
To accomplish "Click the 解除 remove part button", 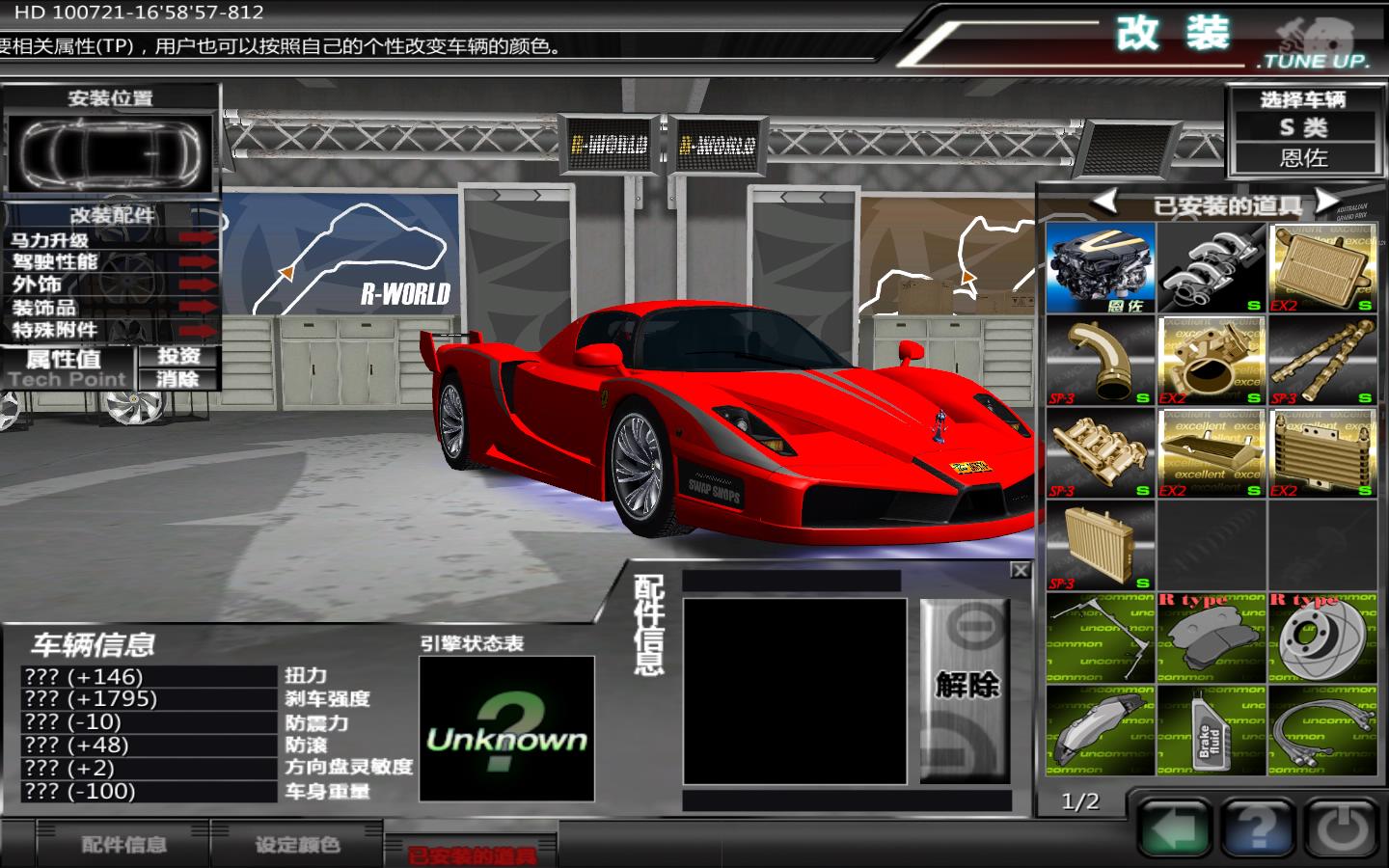I will (966, 687).
